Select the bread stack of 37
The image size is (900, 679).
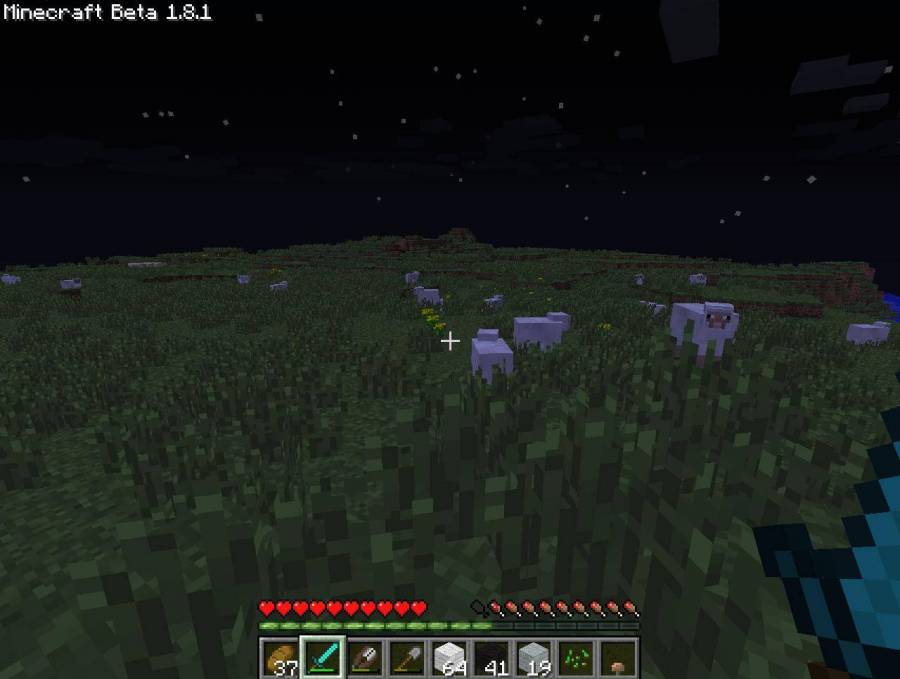[x=280, y=658]
